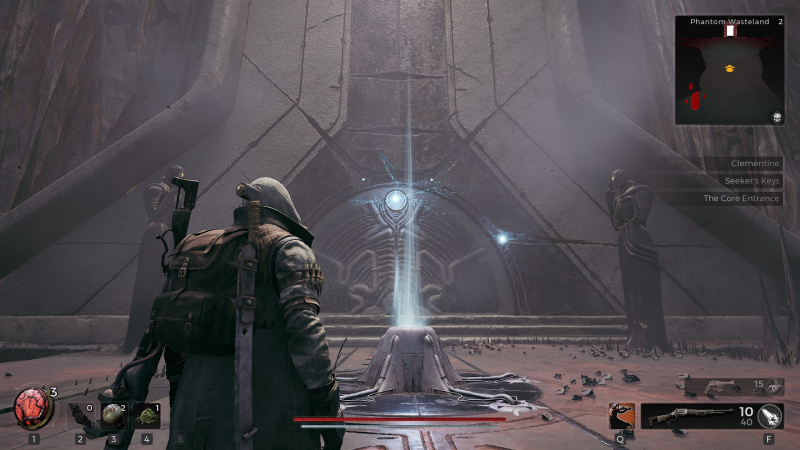Open the Clementine objective entry
This screenshot has width=800, height=450.
point(755,164)
